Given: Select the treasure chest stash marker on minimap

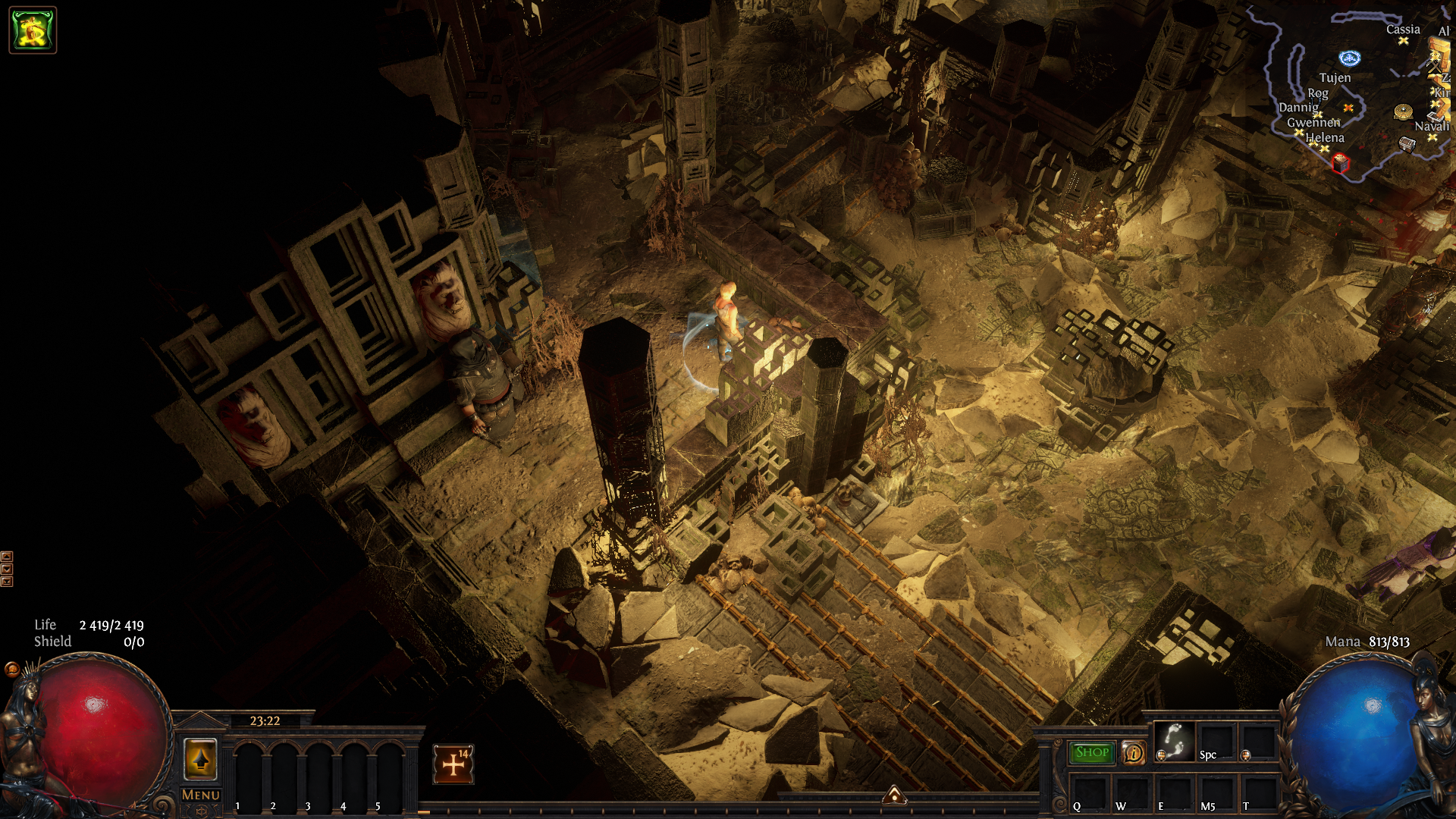Looking at the screenshot, I should click(1407, 143).
